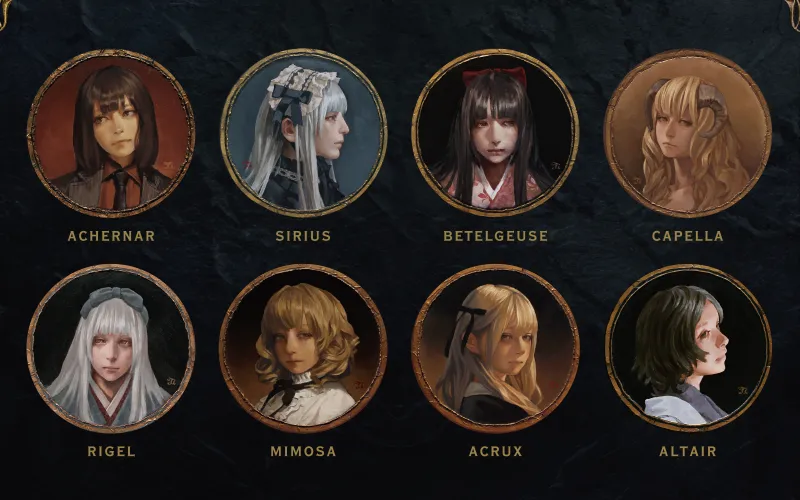Pick the Acrux blonde character portrait
This screenshot has height=500, width=800.
495,348
